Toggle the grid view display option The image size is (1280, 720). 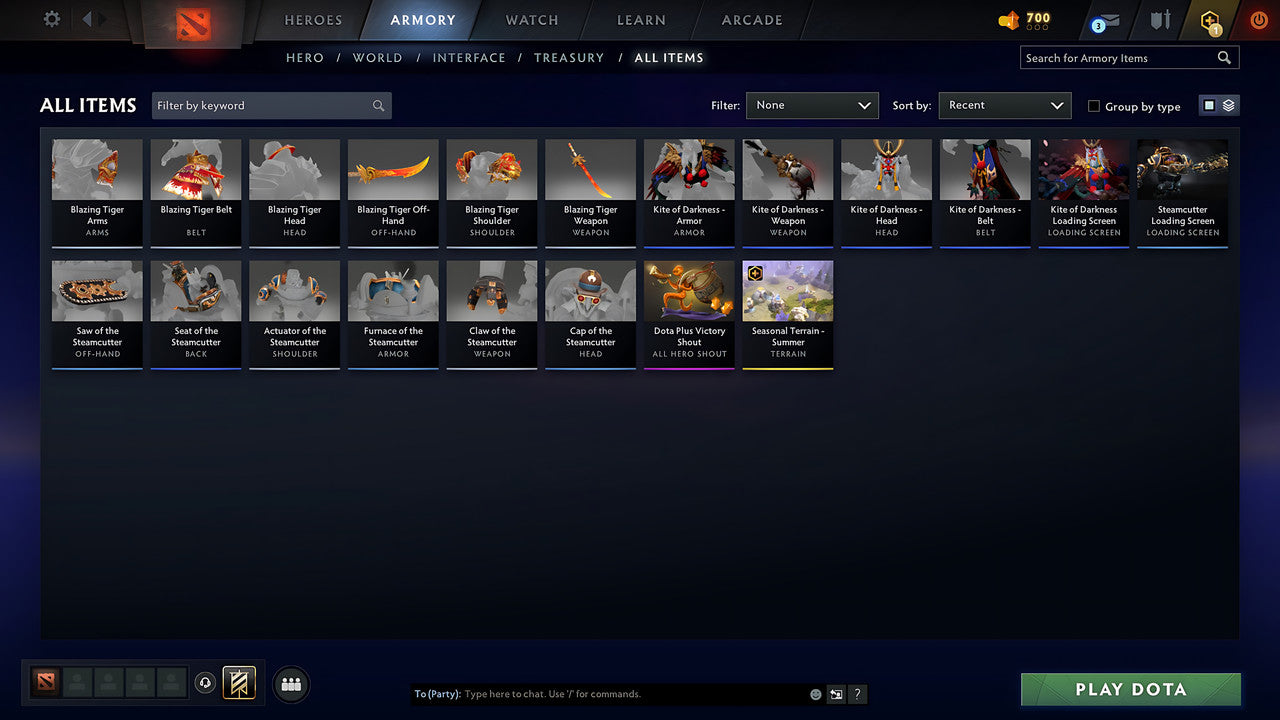(1209, 104)
